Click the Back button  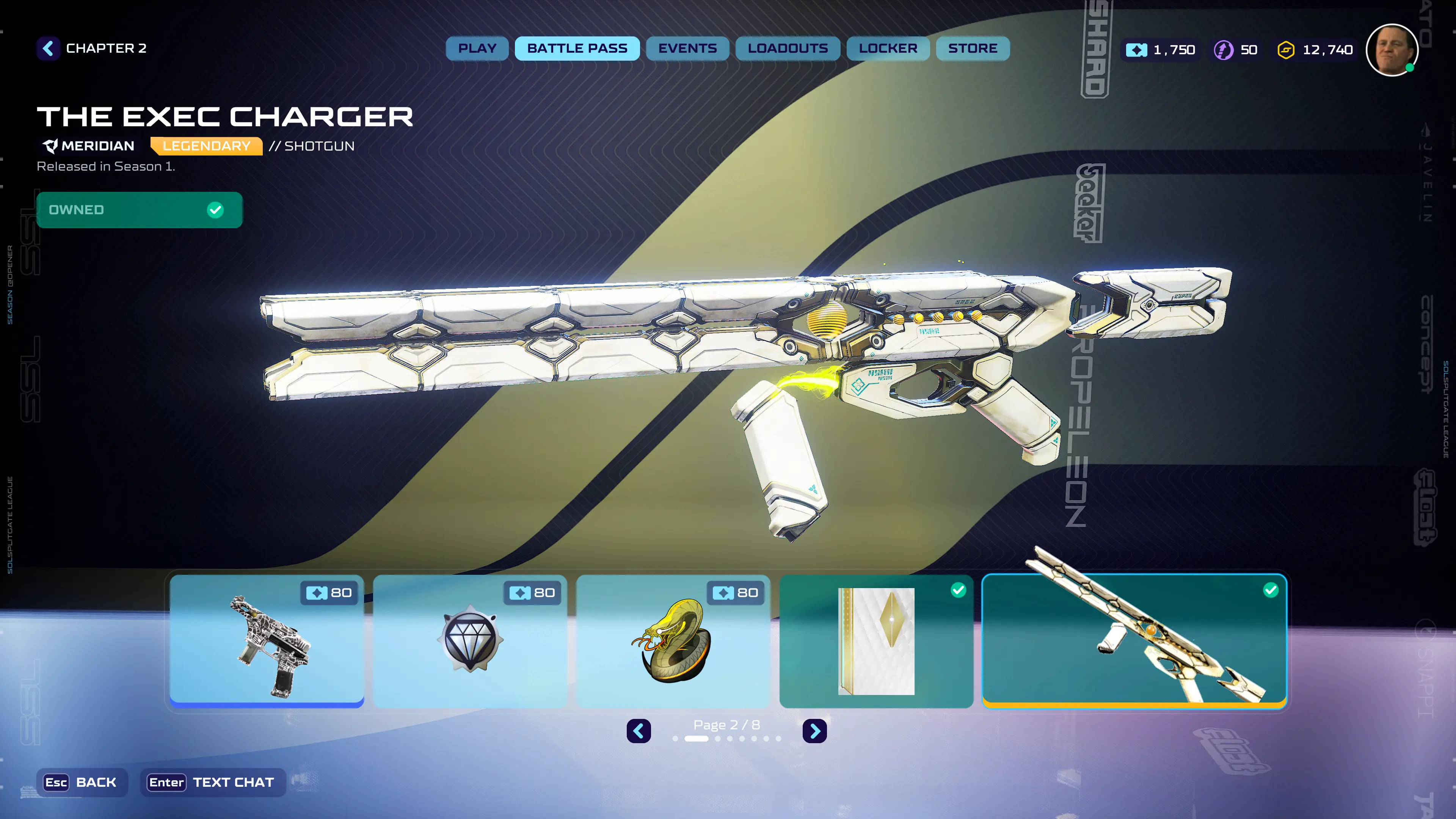(x=82, y=782)
